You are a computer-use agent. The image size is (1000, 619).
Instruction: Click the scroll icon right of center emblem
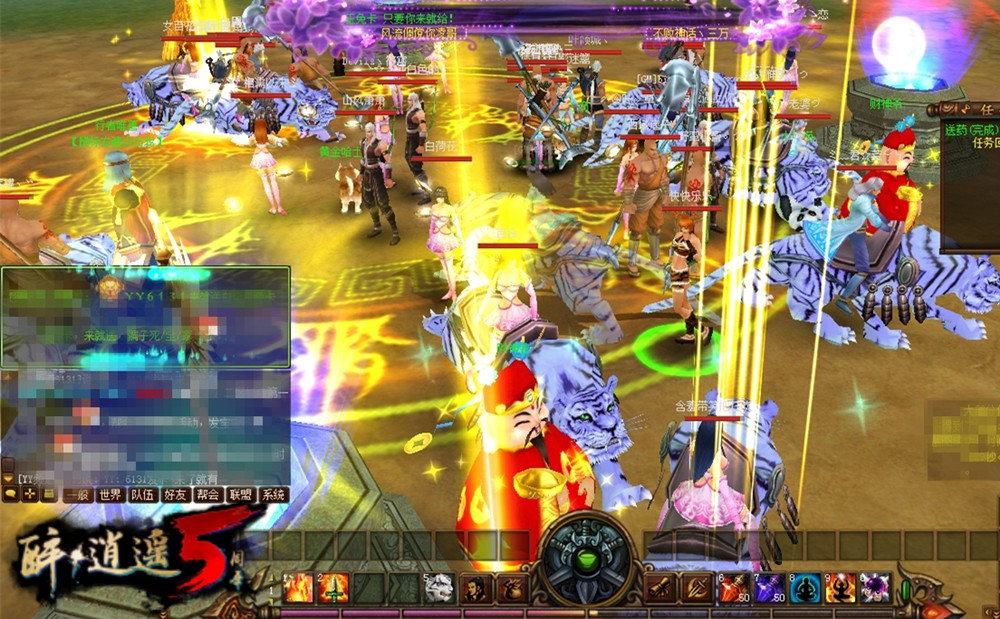660,588
